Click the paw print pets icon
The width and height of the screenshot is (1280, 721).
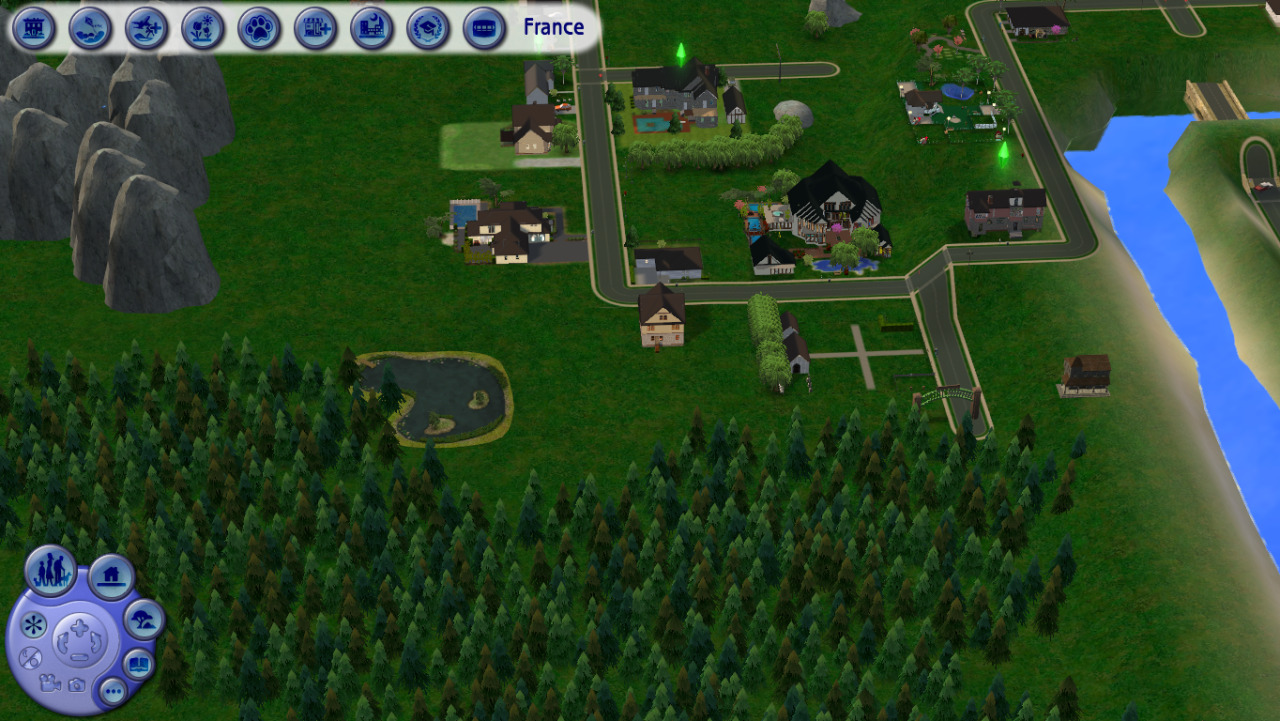[x=259, y=28]
